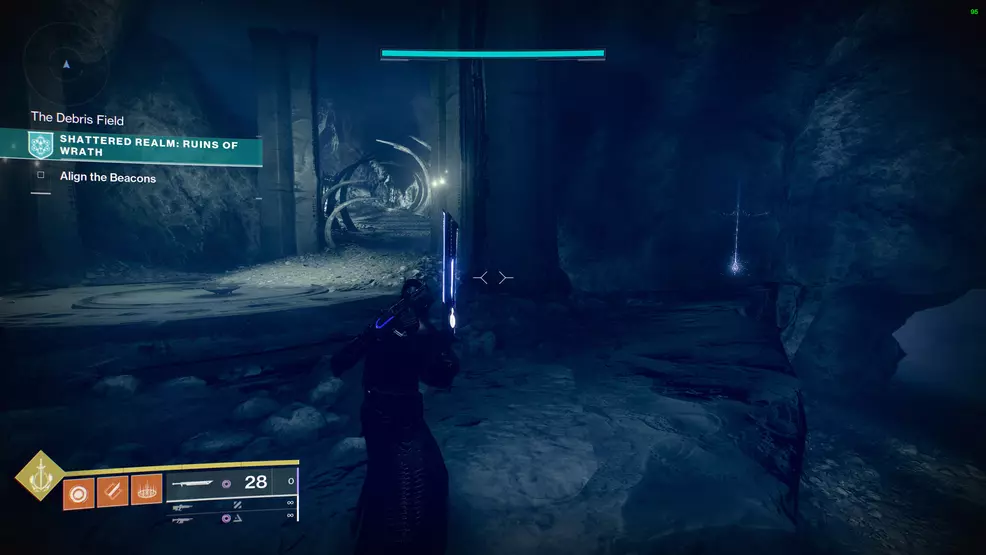Select the Align the Beacons objective
The image size is (986, 555).
tap(108, 178)
